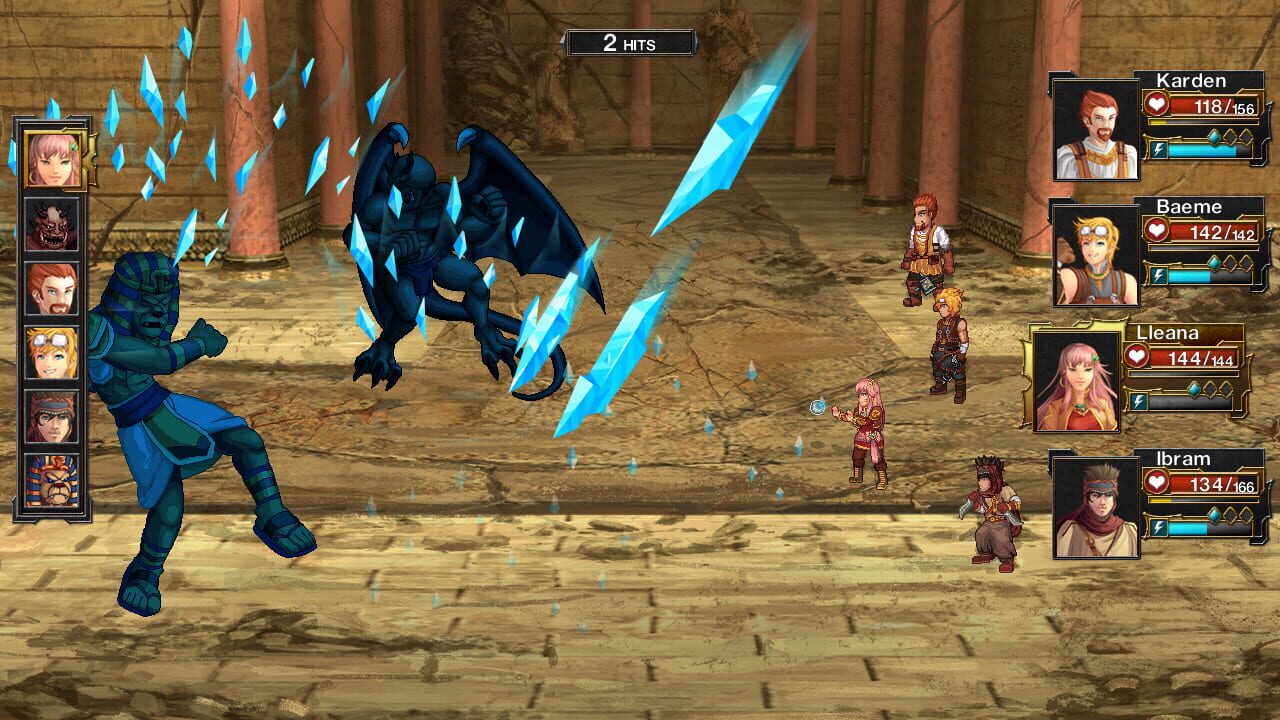The image size is (1280, 720).
Task: Click the heart icon beside Ibram's 134/166 HP
Action: (1156, 480)
